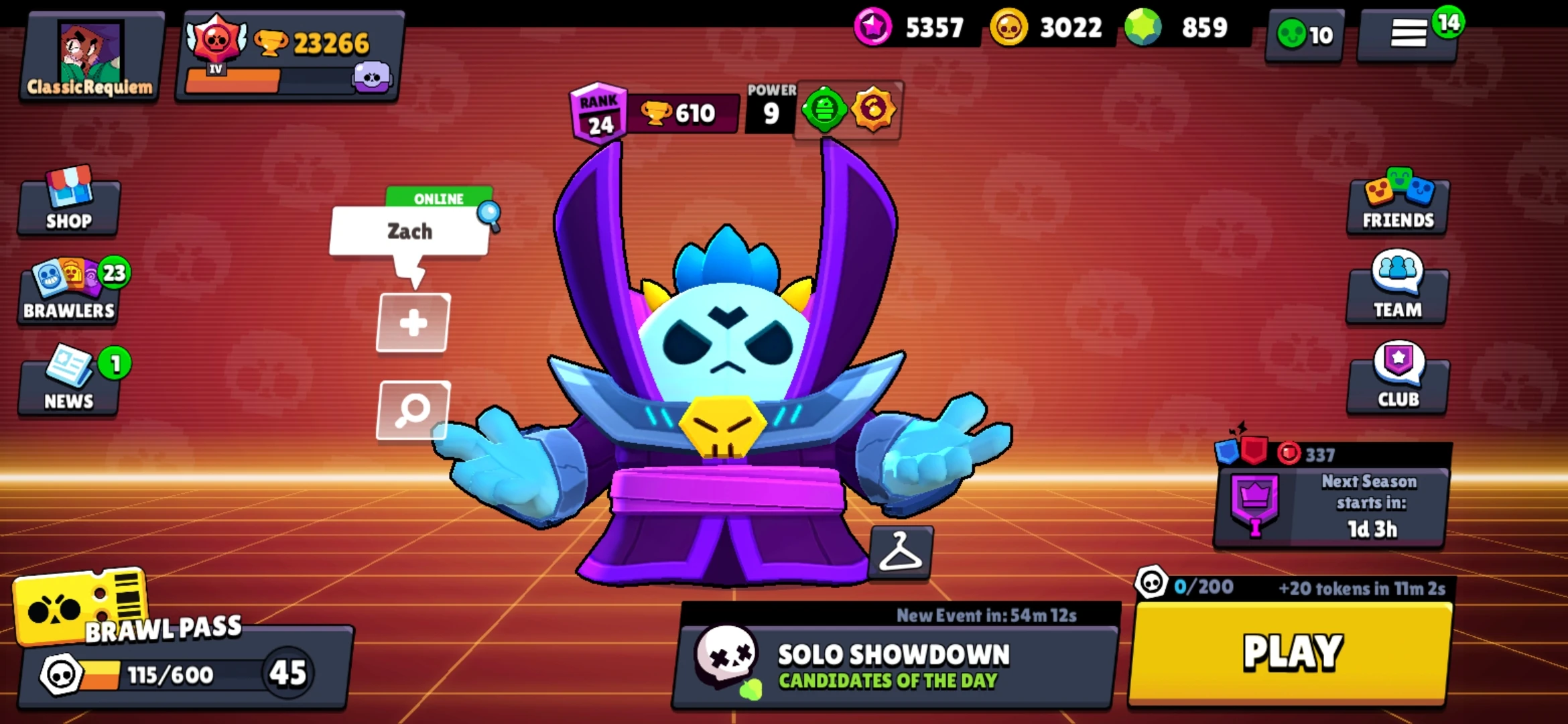Expand Zach's online player bubble
1568x724 pixels.
[x=410, y=231]
